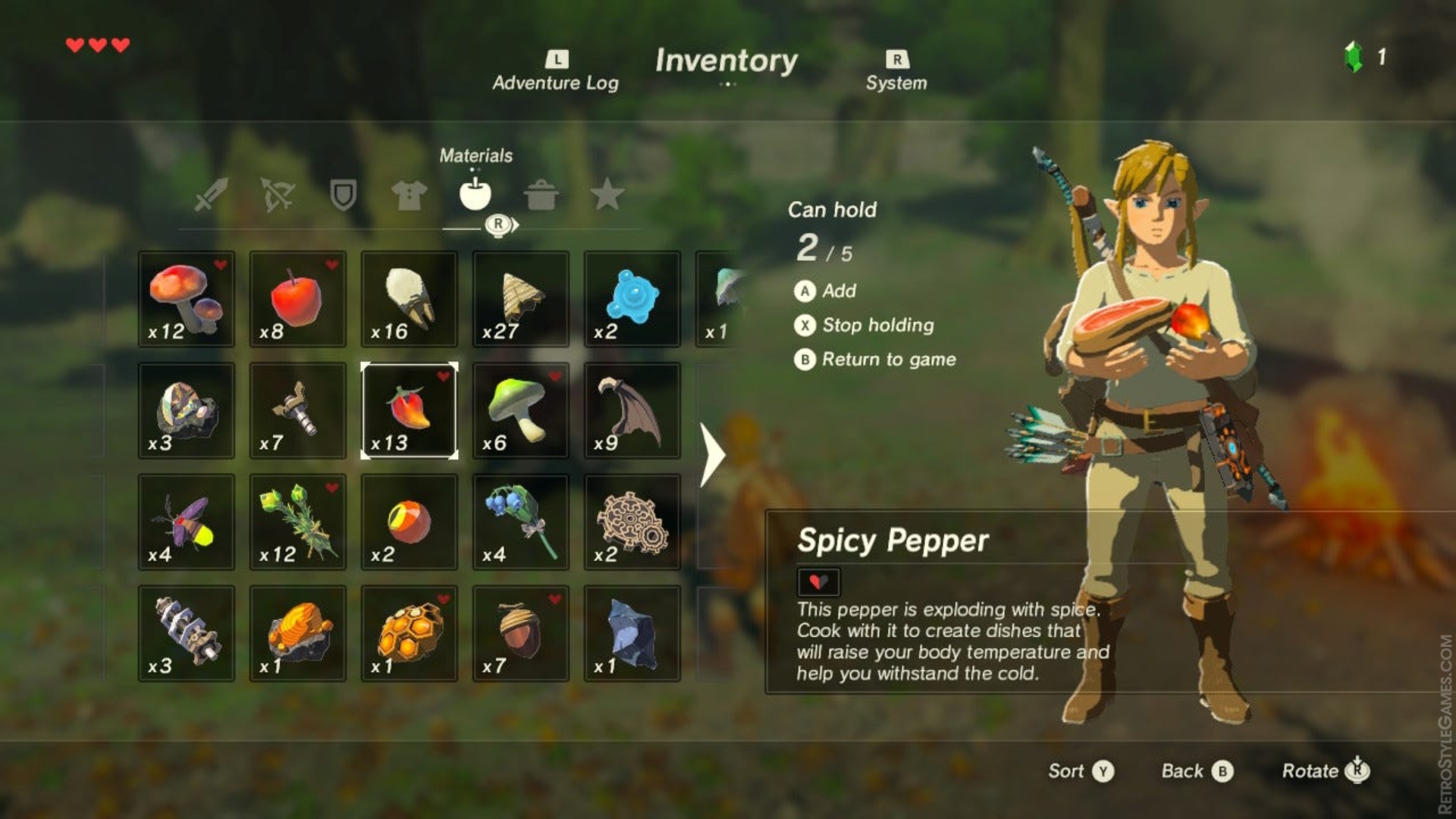Pick the acorn slot
The height and width of the screenshot is (819, 1456).
(521, 634)
